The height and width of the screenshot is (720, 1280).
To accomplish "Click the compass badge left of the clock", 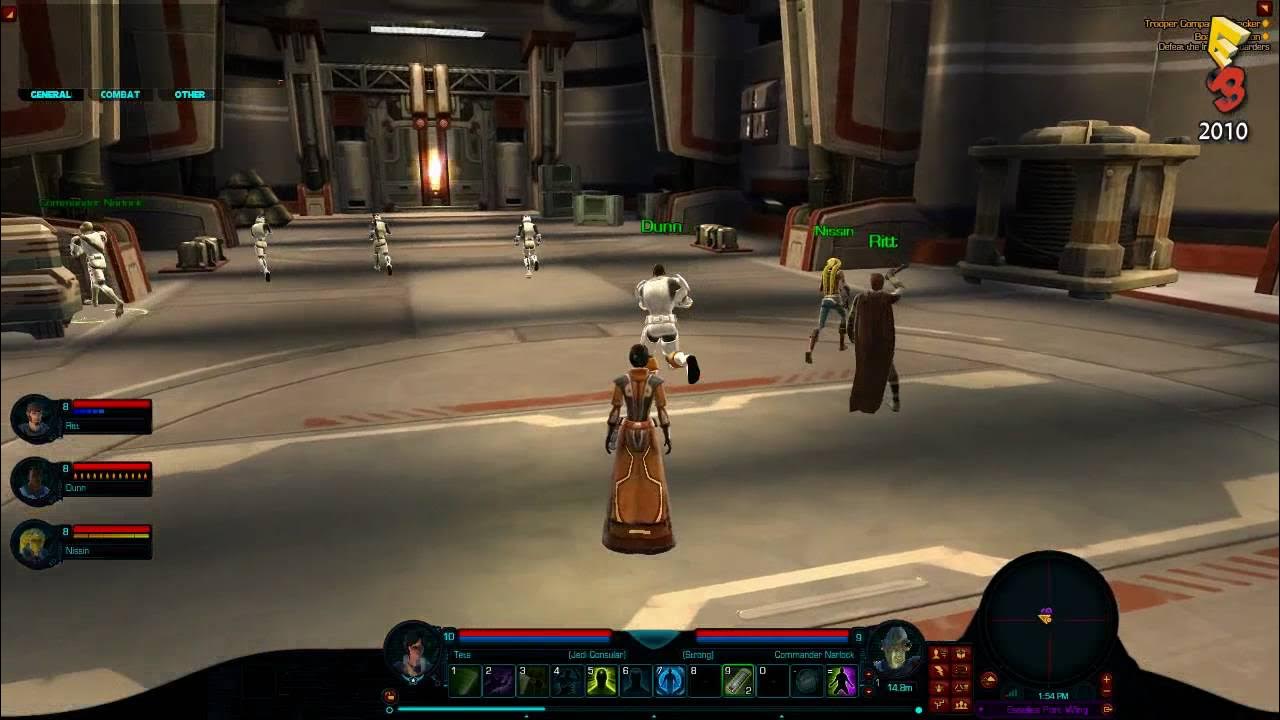I will [x=988, y=679].
